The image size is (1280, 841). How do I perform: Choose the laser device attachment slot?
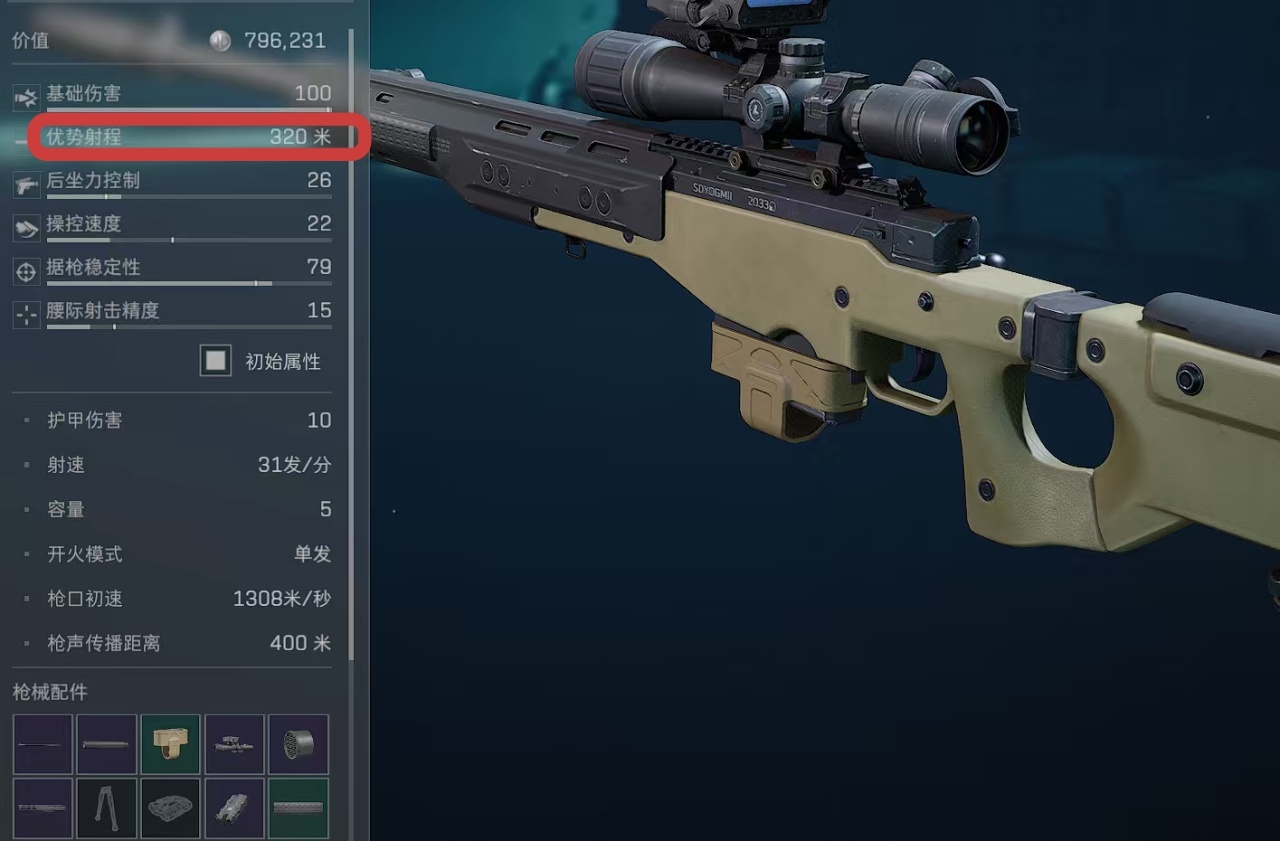[x=234, y=808]
